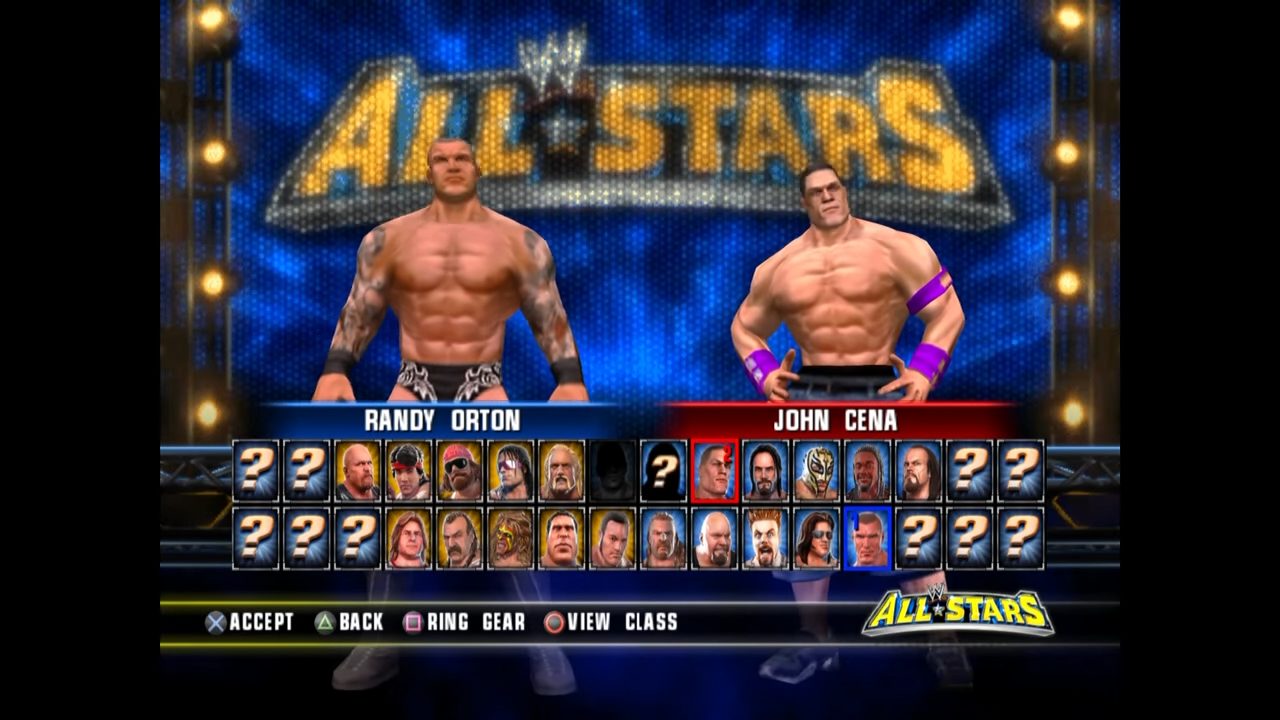The width and height of the screenshot is (1280, 720).
Task: Select the wrestler with pink mirrored sunglasses
Action: coord(511,470)
